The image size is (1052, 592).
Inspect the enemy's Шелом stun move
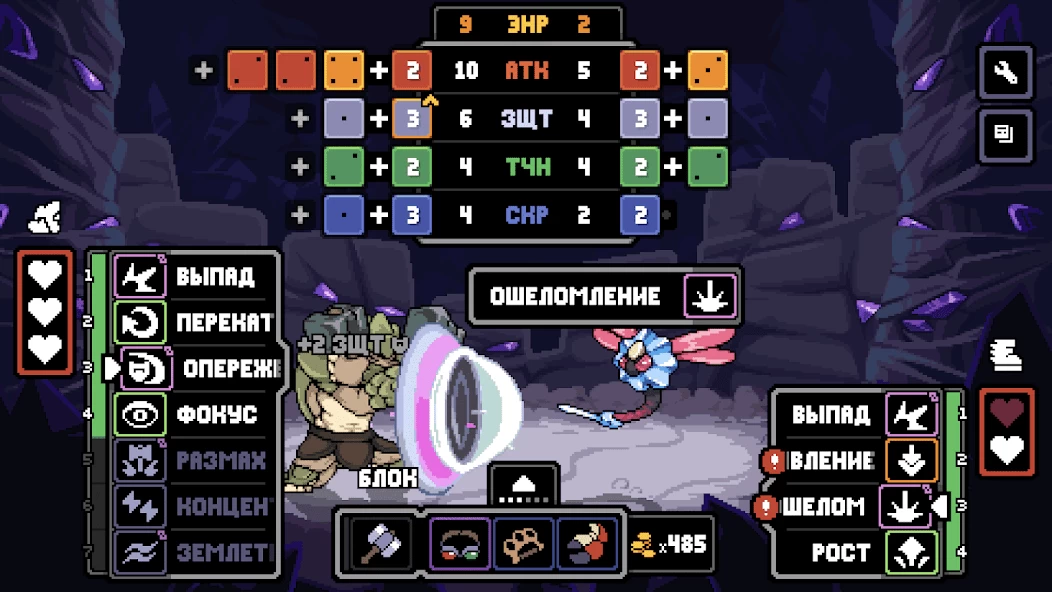tap(850, 506)
